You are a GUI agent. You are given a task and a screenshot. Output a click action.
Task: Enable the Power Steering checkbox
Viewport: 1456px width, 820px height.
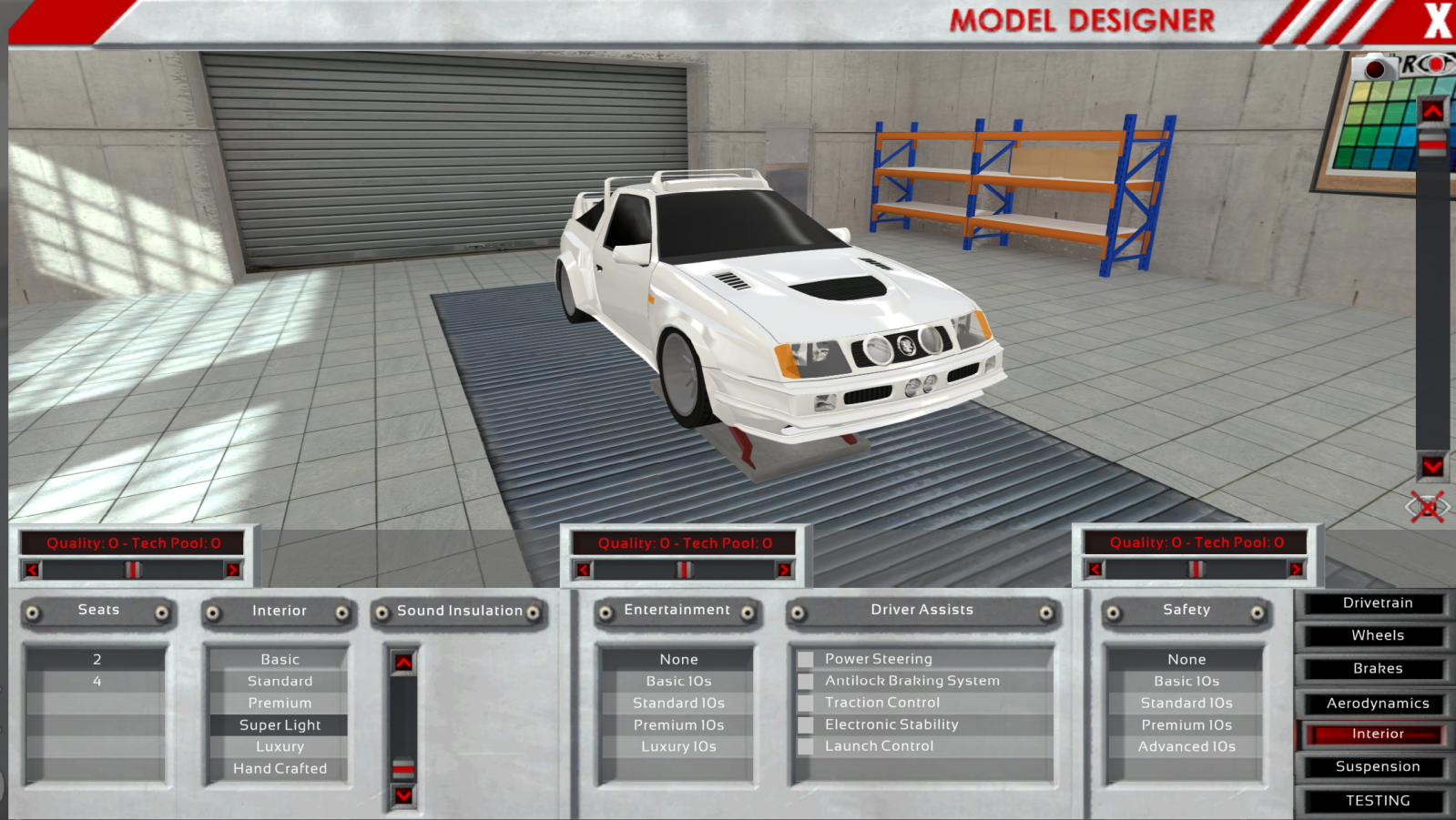(806, 659)
